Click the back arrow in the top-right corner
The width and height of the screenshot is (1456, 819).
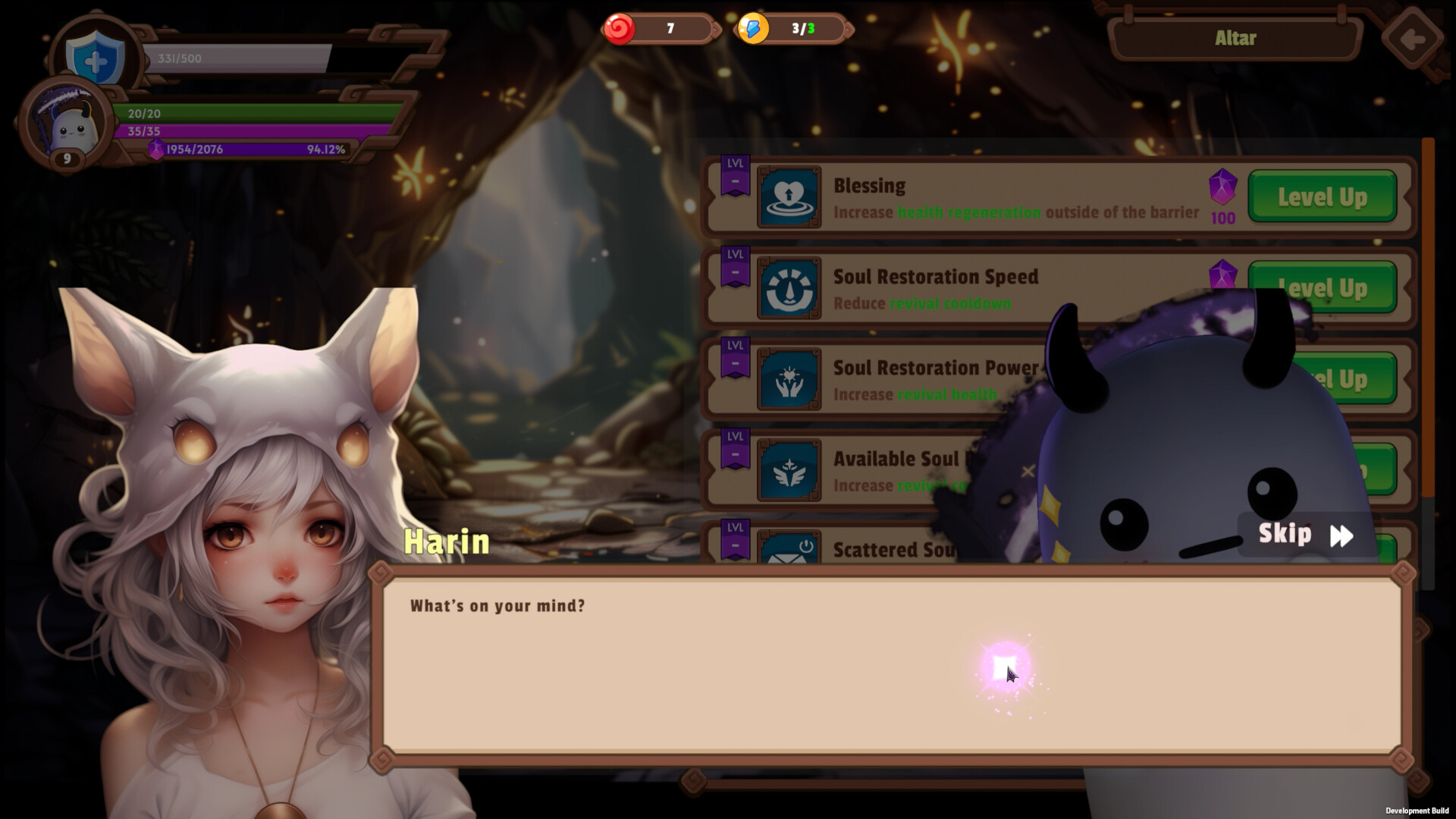(x=1412, y=38)
